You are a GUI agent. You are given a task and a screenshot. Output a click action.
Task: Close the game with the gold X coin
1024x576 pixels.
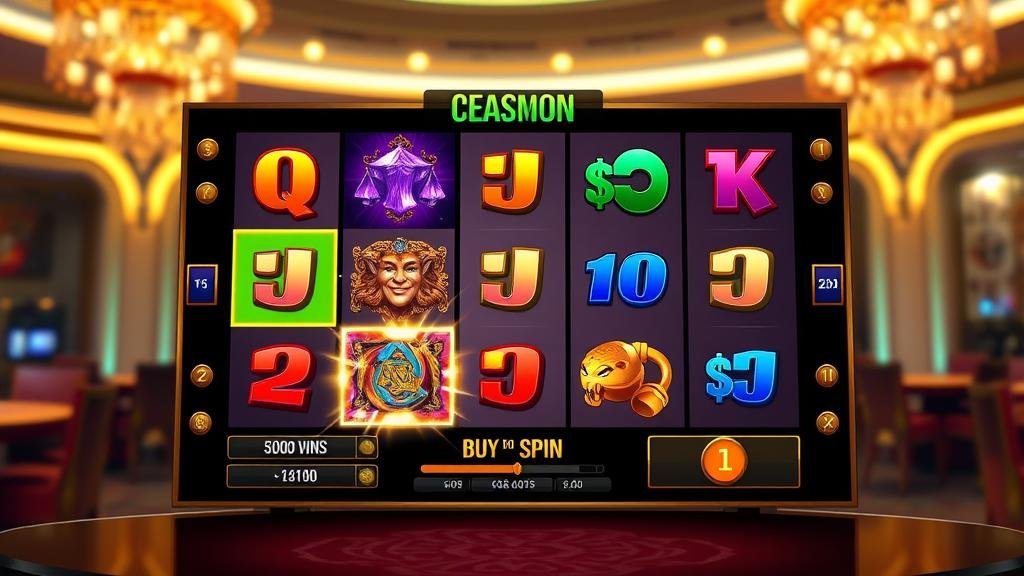tap(827, 422)
